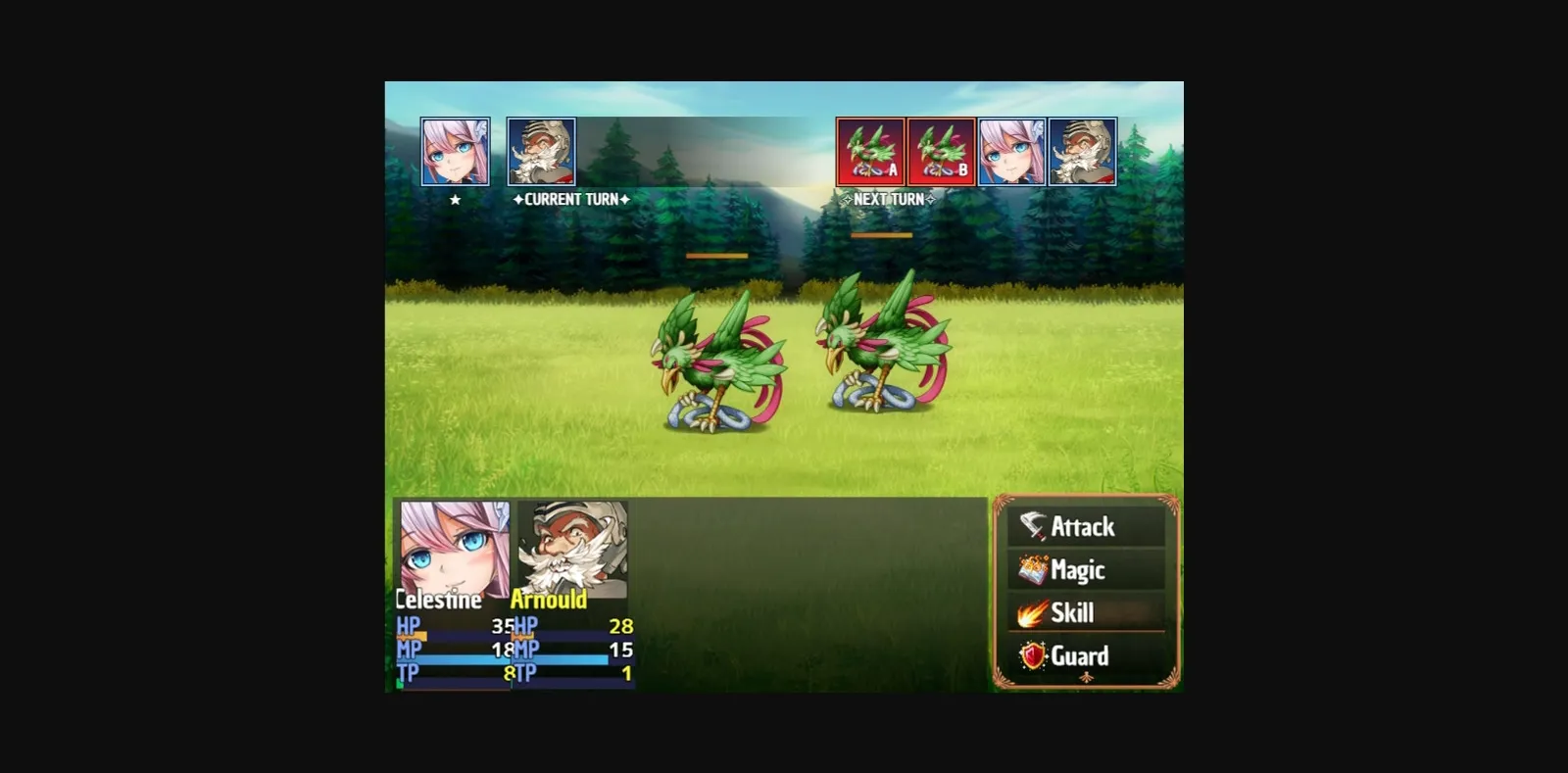Click the shield icon beside Guard
The height and width of the screenshot is (773, 1568).
tap(1031, 656)
